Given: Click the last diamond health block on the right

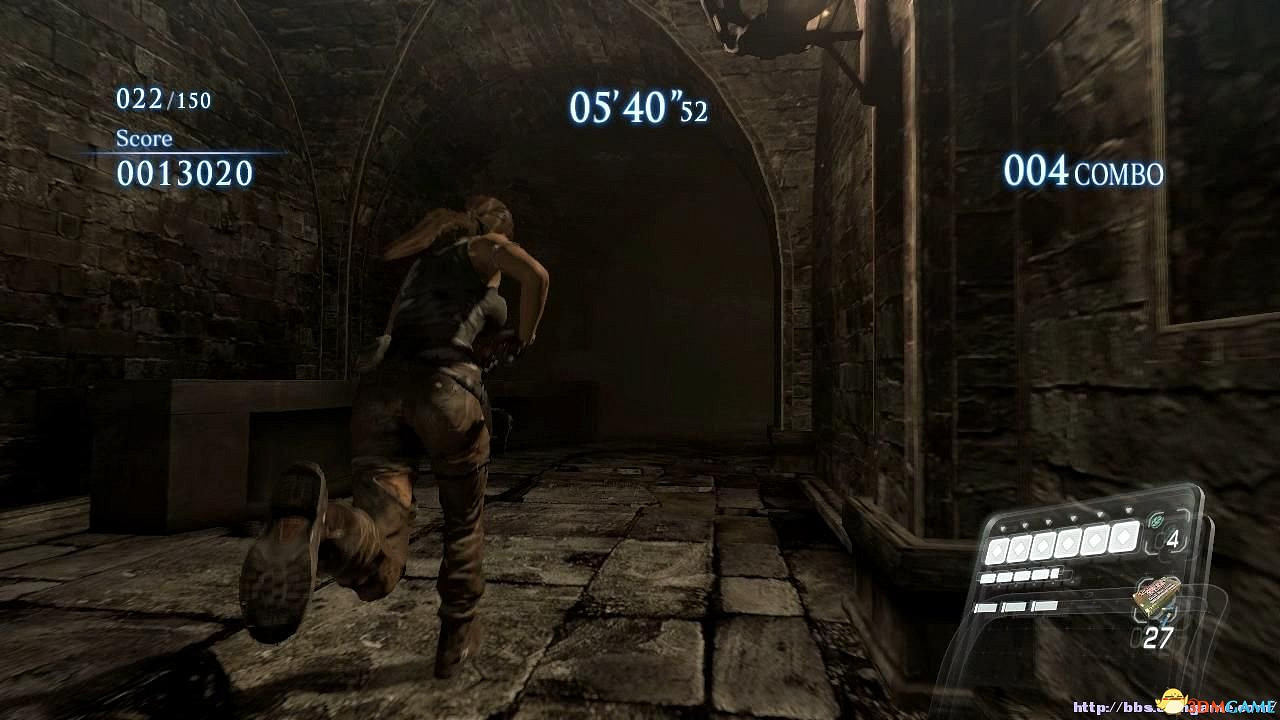Looking at the screenshot, I should pos(1123,538).
